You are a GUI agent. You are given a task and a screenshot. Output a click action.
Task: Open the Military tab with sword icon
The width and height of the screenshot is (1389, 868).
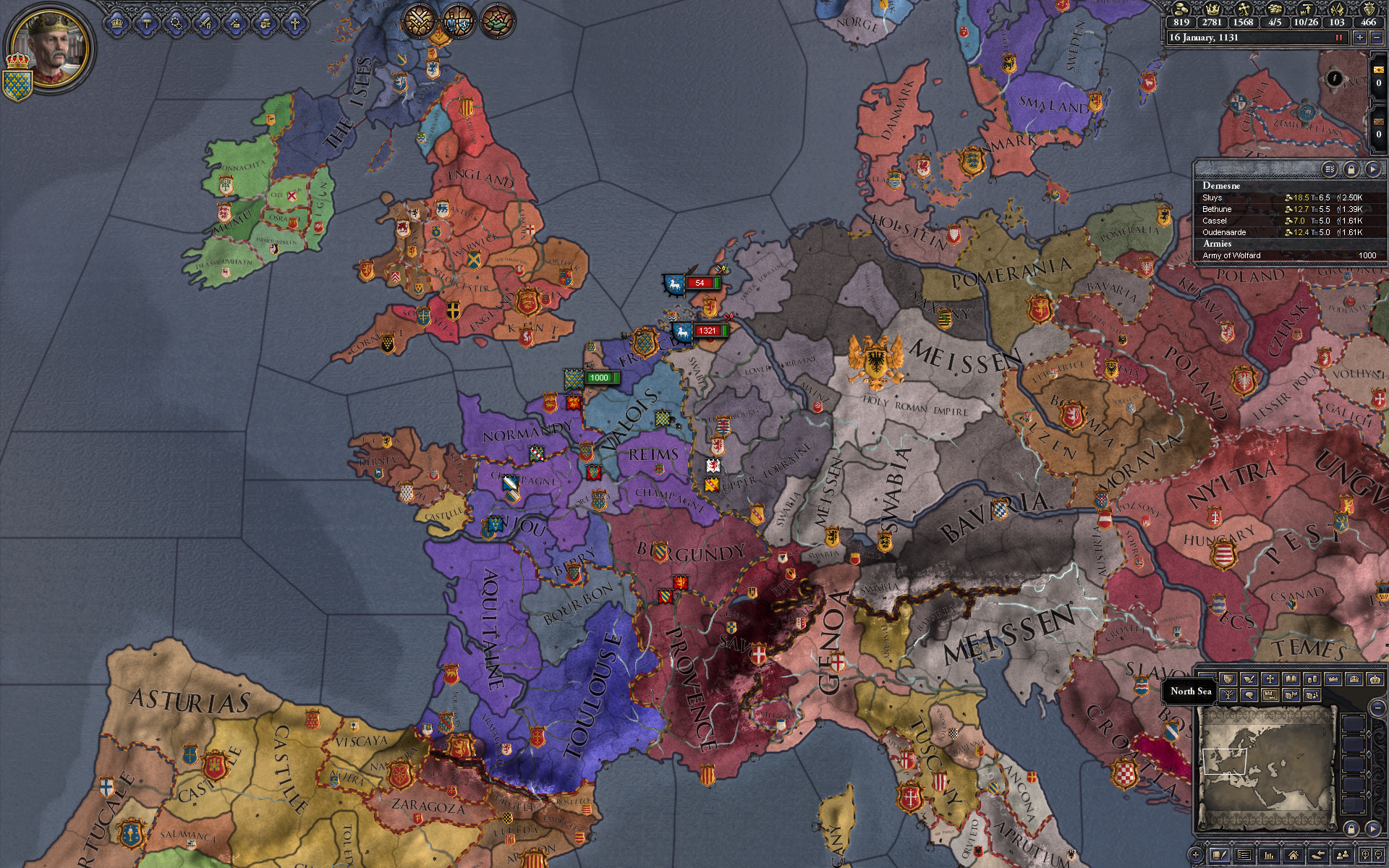pyautogui.click(x=205, y=24)
